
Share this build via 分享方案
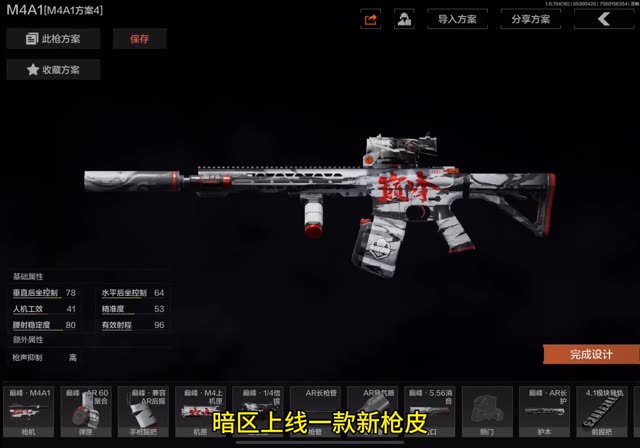click(x=530, y=19)
